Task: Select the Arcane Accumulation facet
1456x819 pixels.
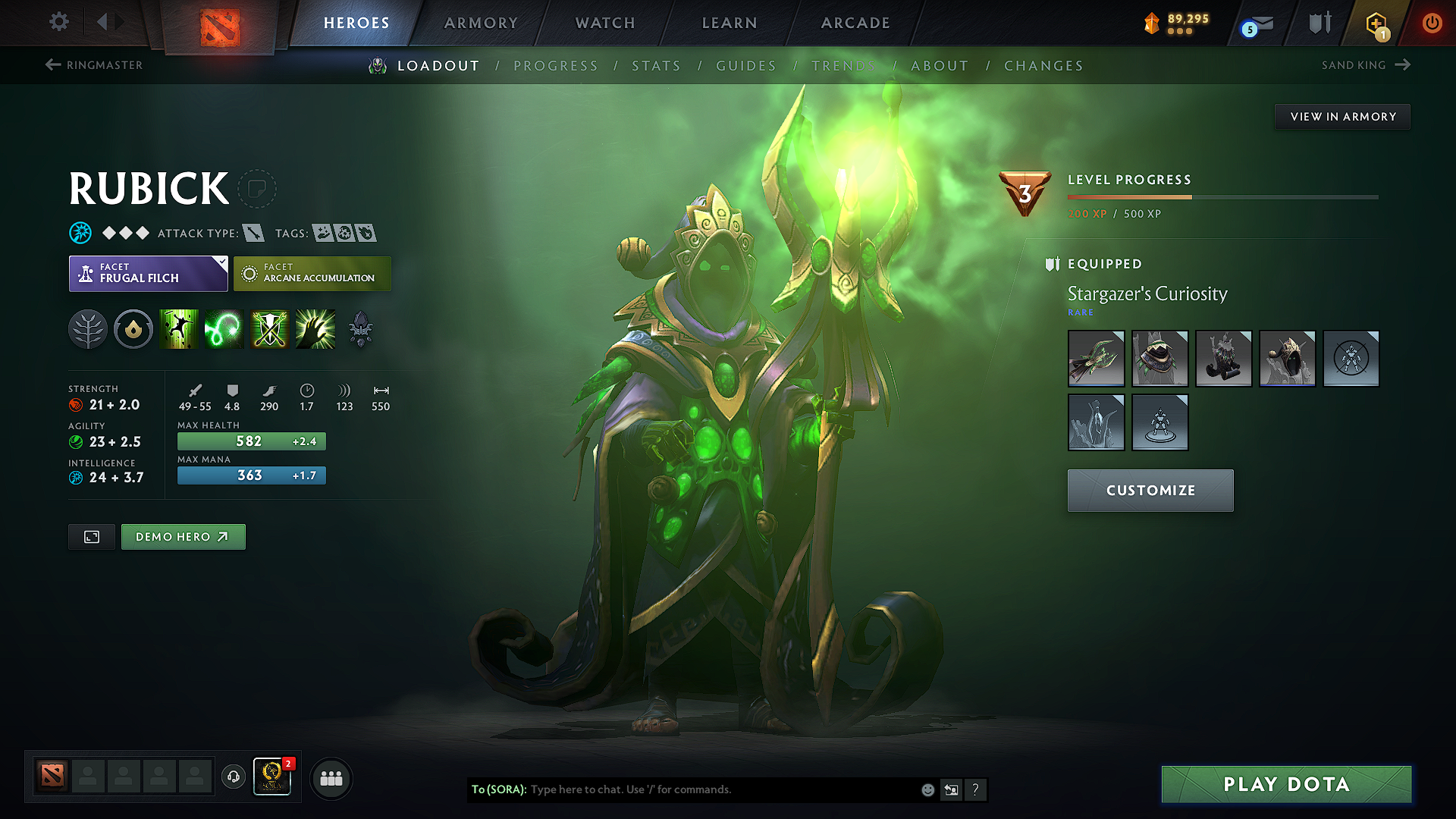Action: click(312, 273)
